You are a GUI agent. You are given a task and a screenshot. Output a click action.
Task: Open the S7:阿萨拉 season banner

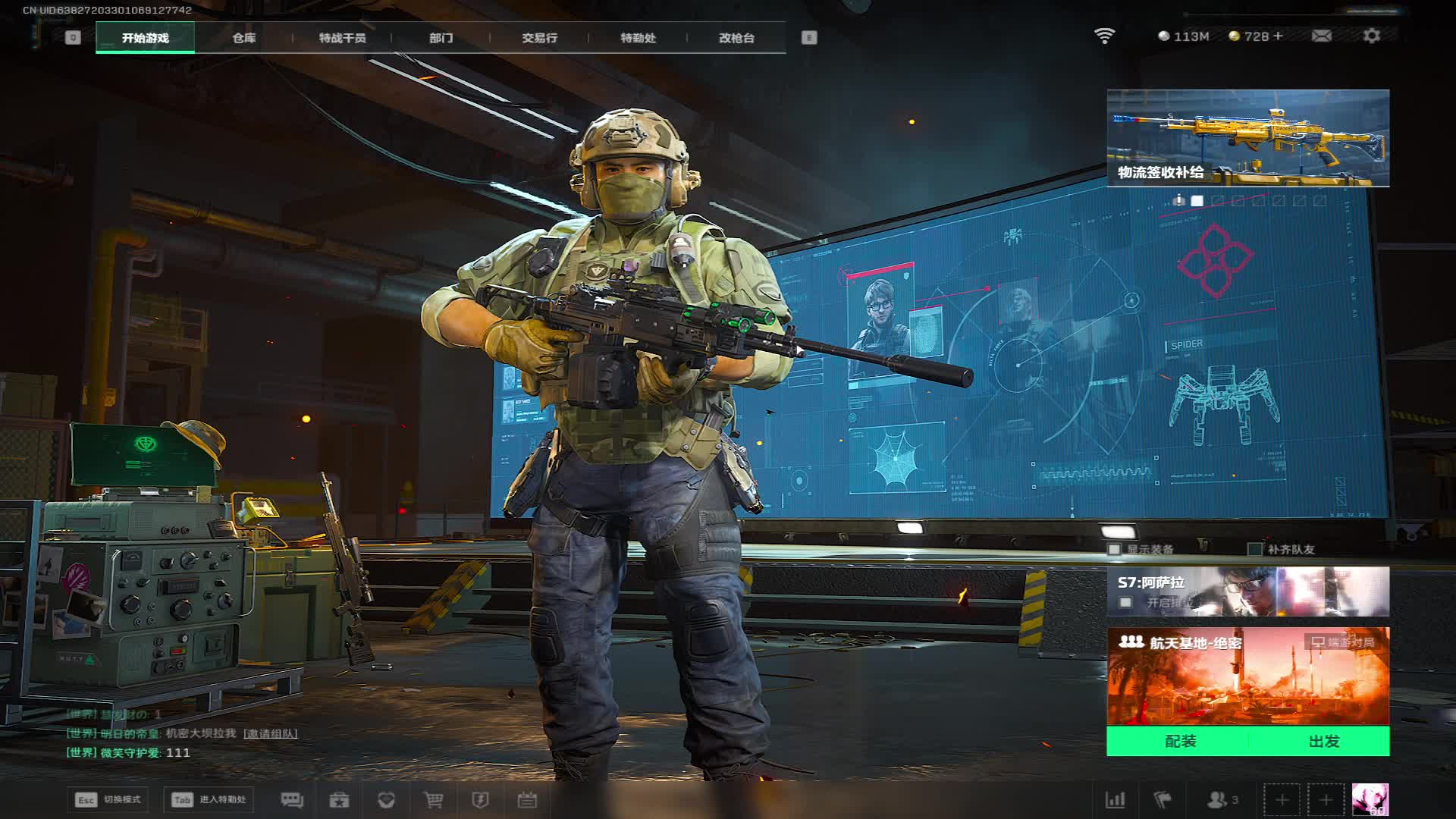[1247, 591]
